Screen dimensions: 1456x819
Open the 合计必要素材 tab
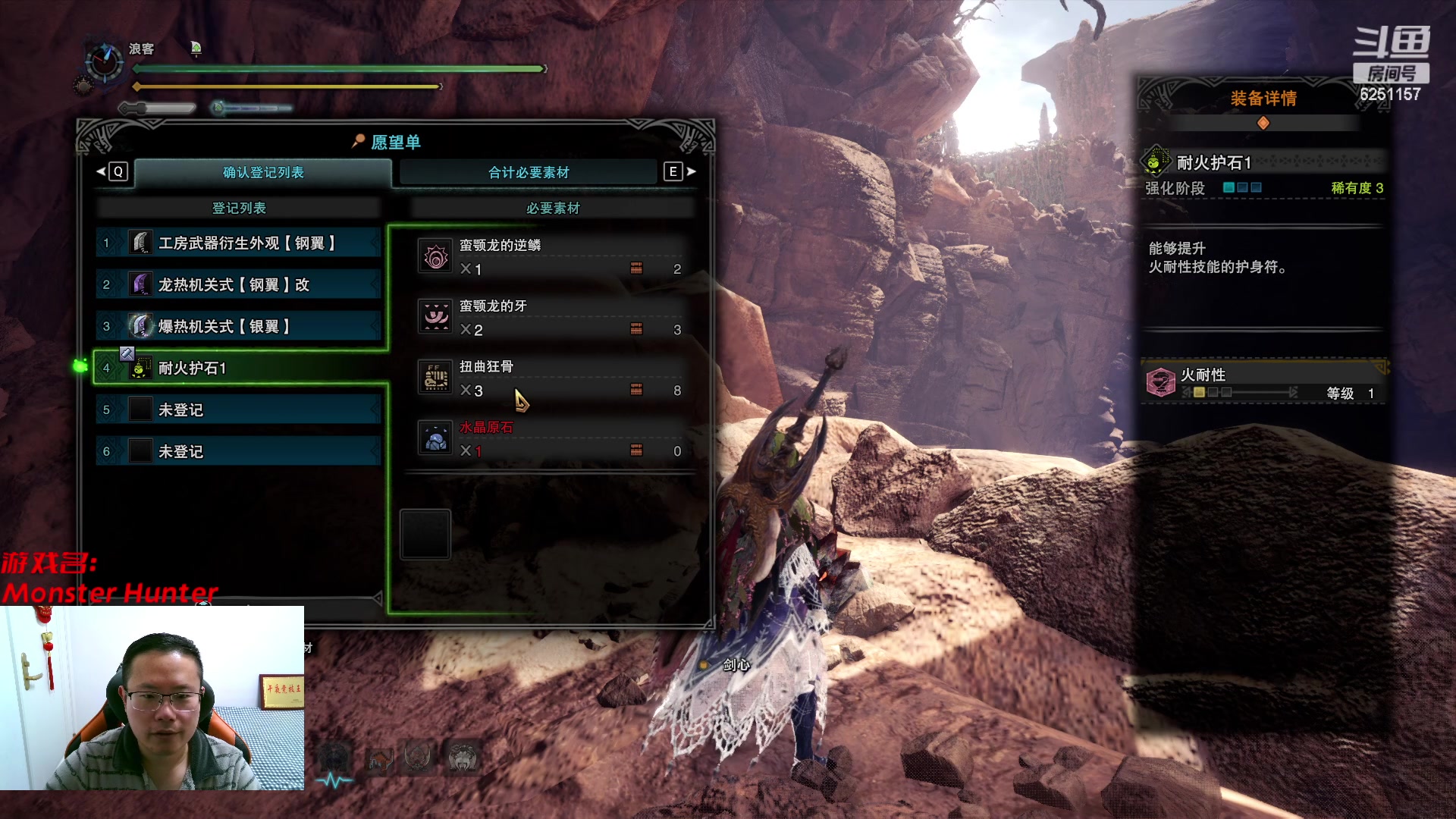coord(529,173)
